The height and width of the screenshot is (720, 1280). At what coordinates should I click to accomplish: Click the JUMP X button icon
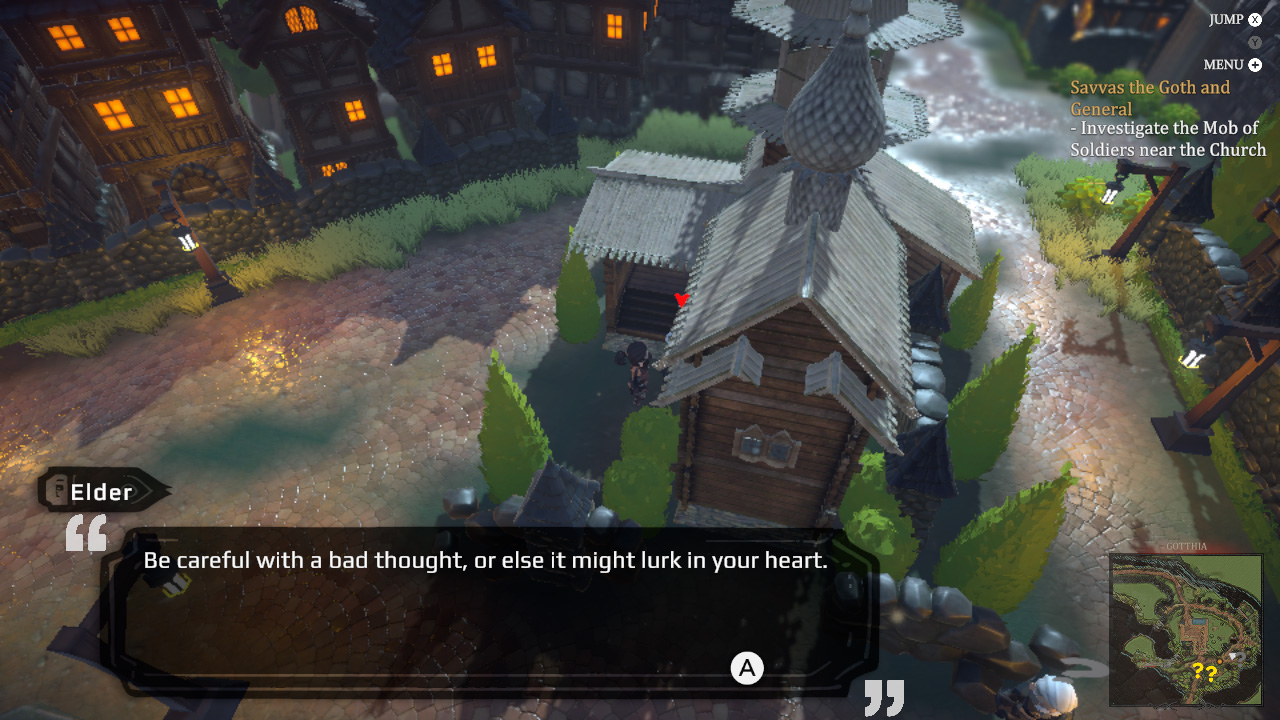point(1253,19)
